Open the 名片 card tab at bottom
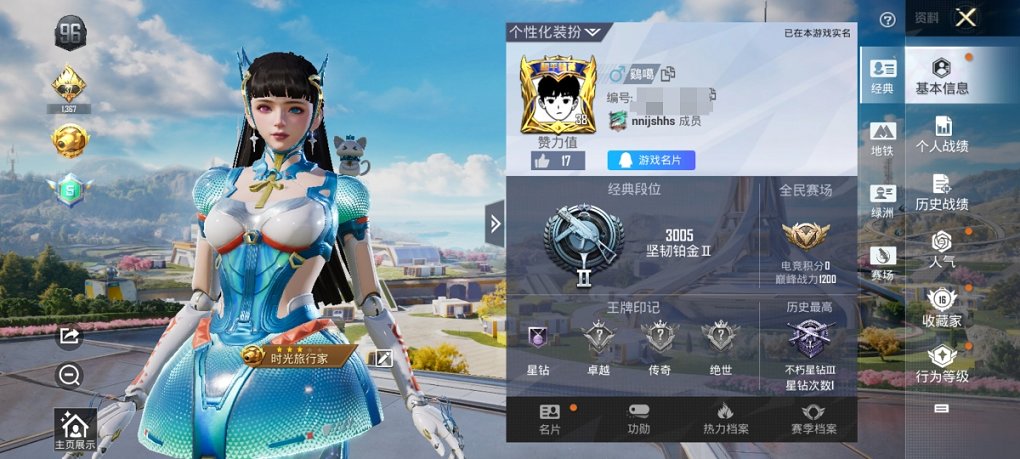Image resolution: width=1020 pixels, height=459 pixels. click(550, 419)
